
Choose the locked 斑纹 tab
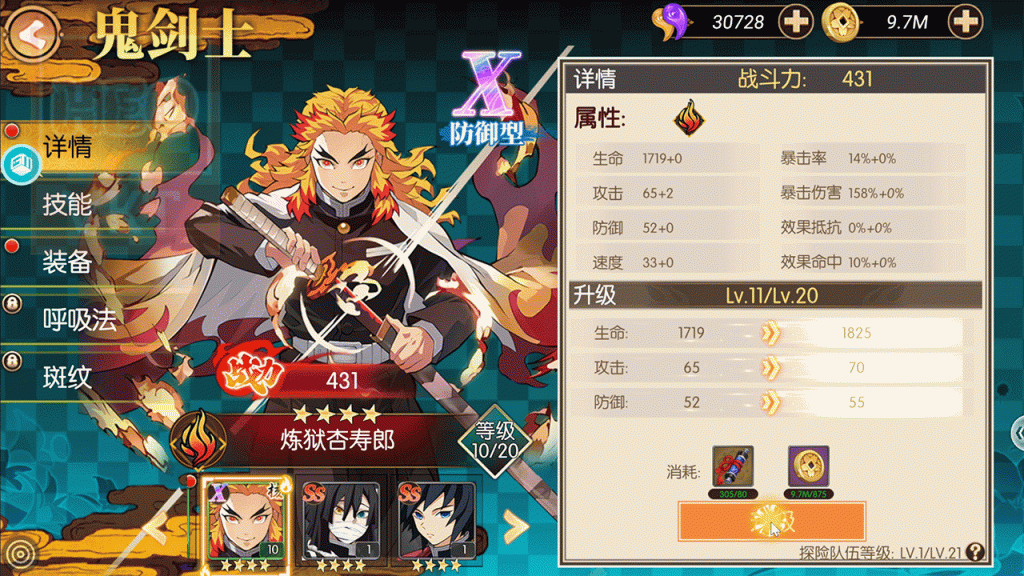(x=68, y=377)
